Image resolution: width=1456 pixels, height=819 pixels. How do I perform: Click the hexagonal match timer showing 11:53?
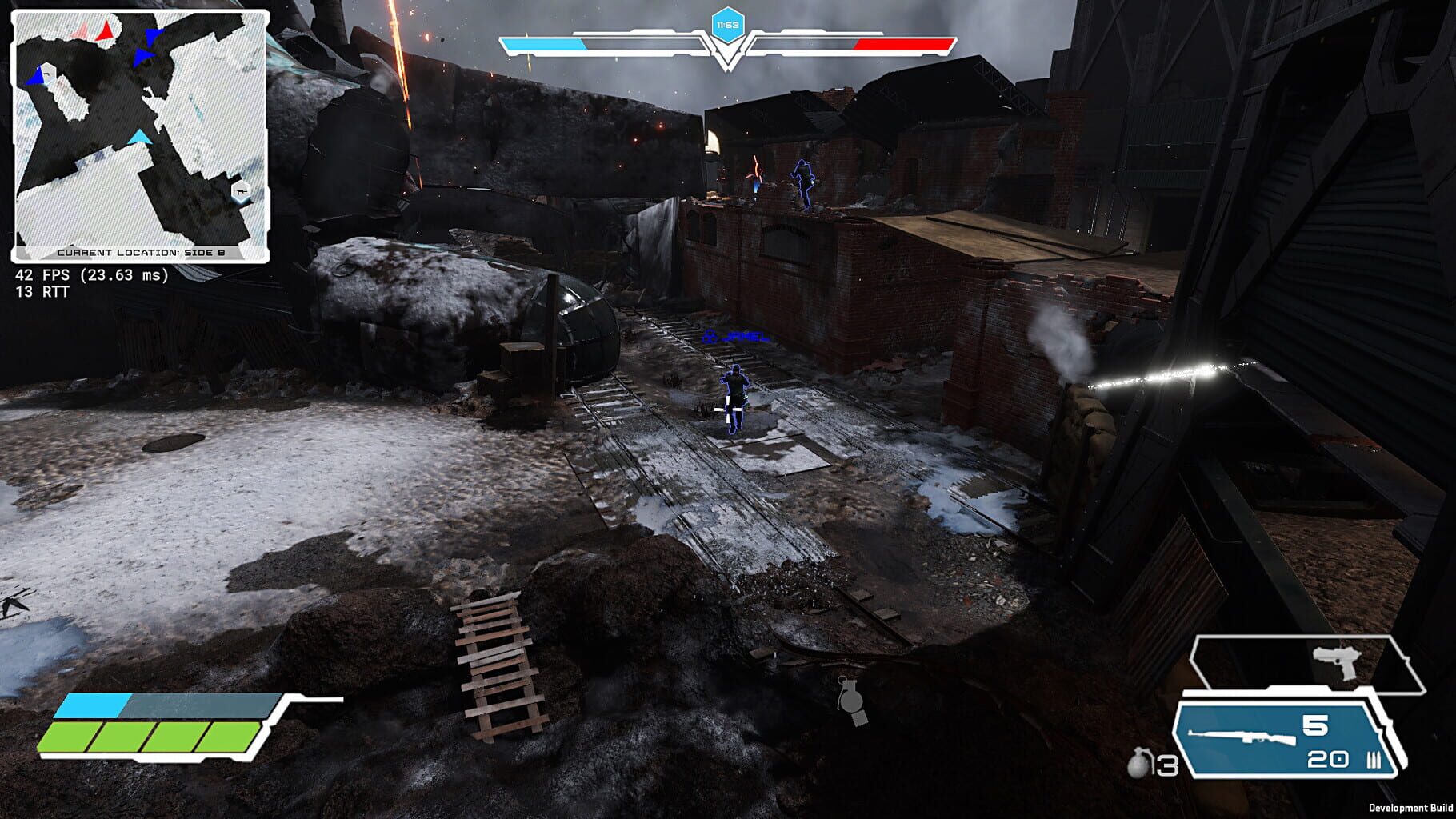(x=726, y=25)
